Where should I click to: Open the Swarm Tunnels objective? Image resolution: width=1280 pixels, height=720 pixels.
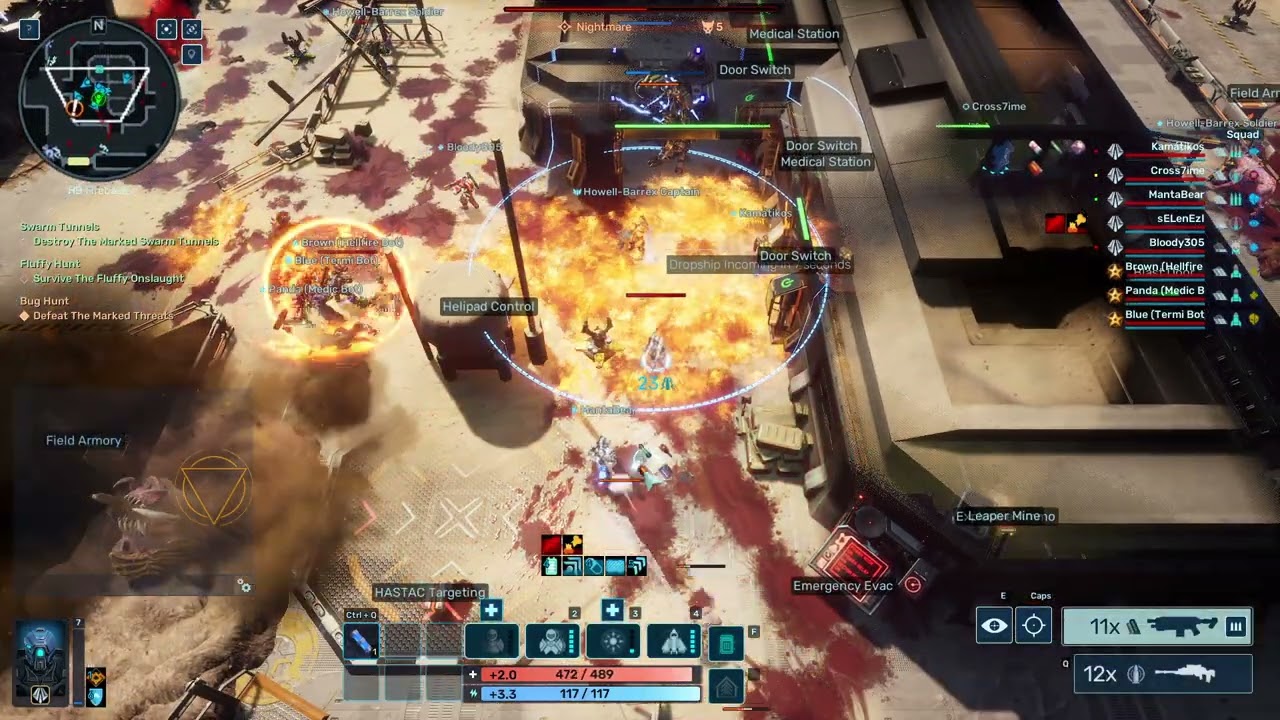tap(60, 227)
